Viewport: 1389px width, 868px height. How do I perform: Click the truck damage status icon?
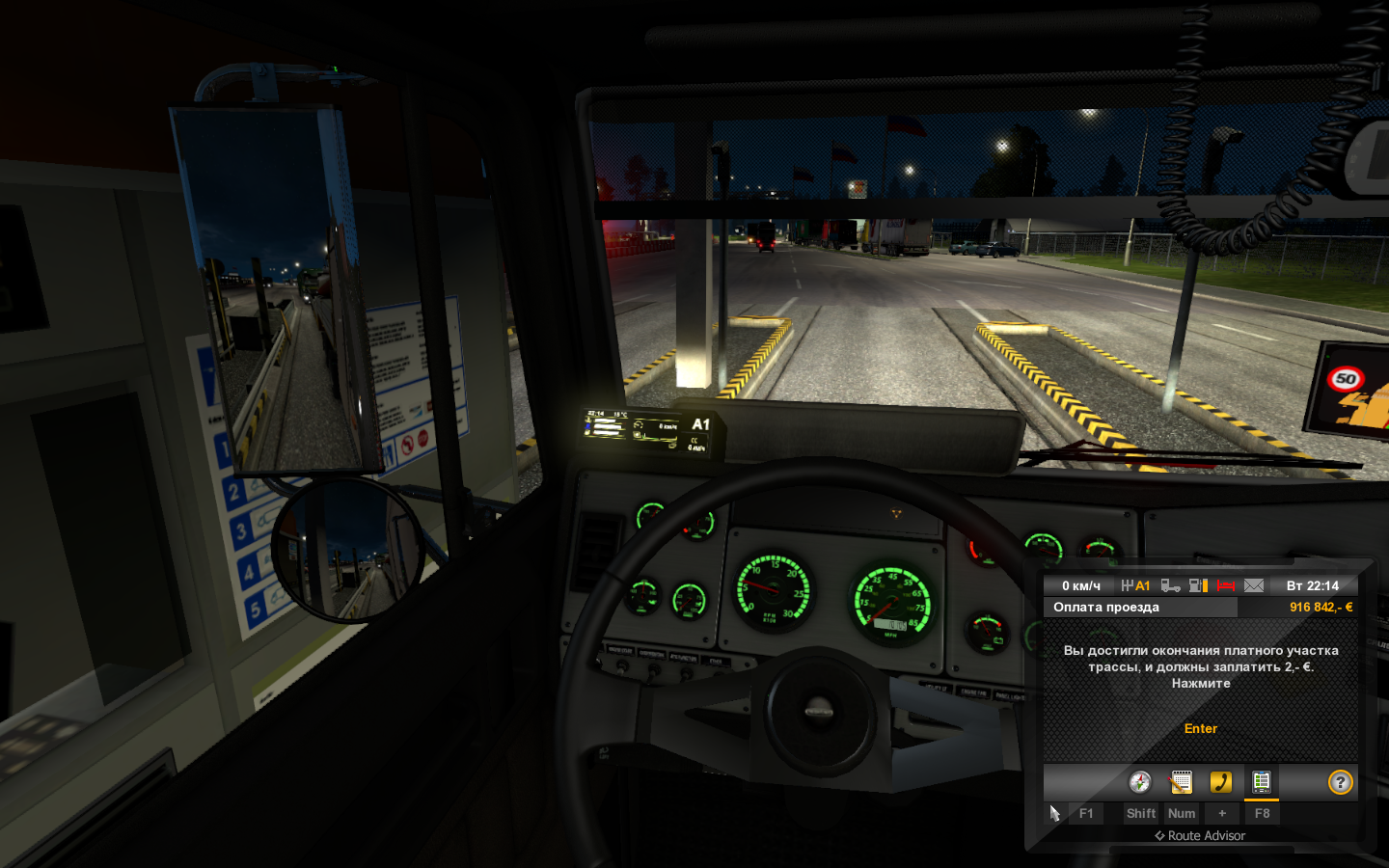click(x=1170, y=585)
